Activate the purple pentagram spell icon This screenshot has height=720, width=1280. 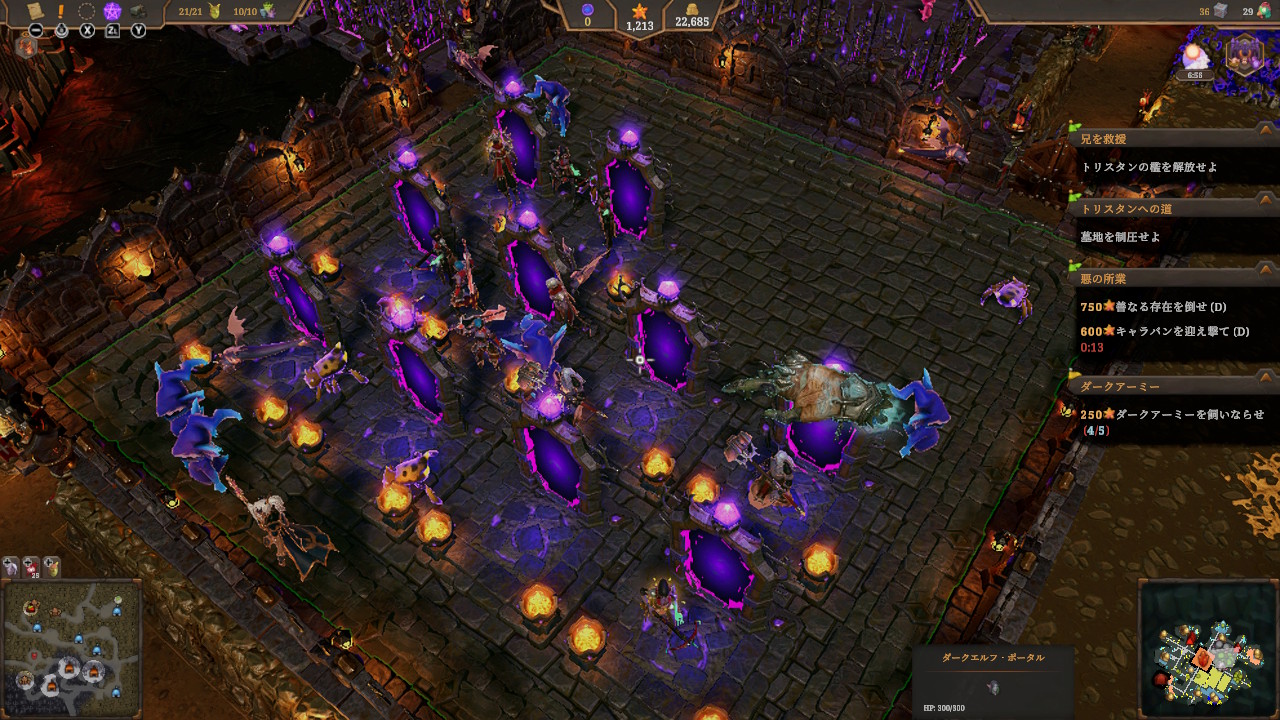pyautogui.click(x=112, y=11)
